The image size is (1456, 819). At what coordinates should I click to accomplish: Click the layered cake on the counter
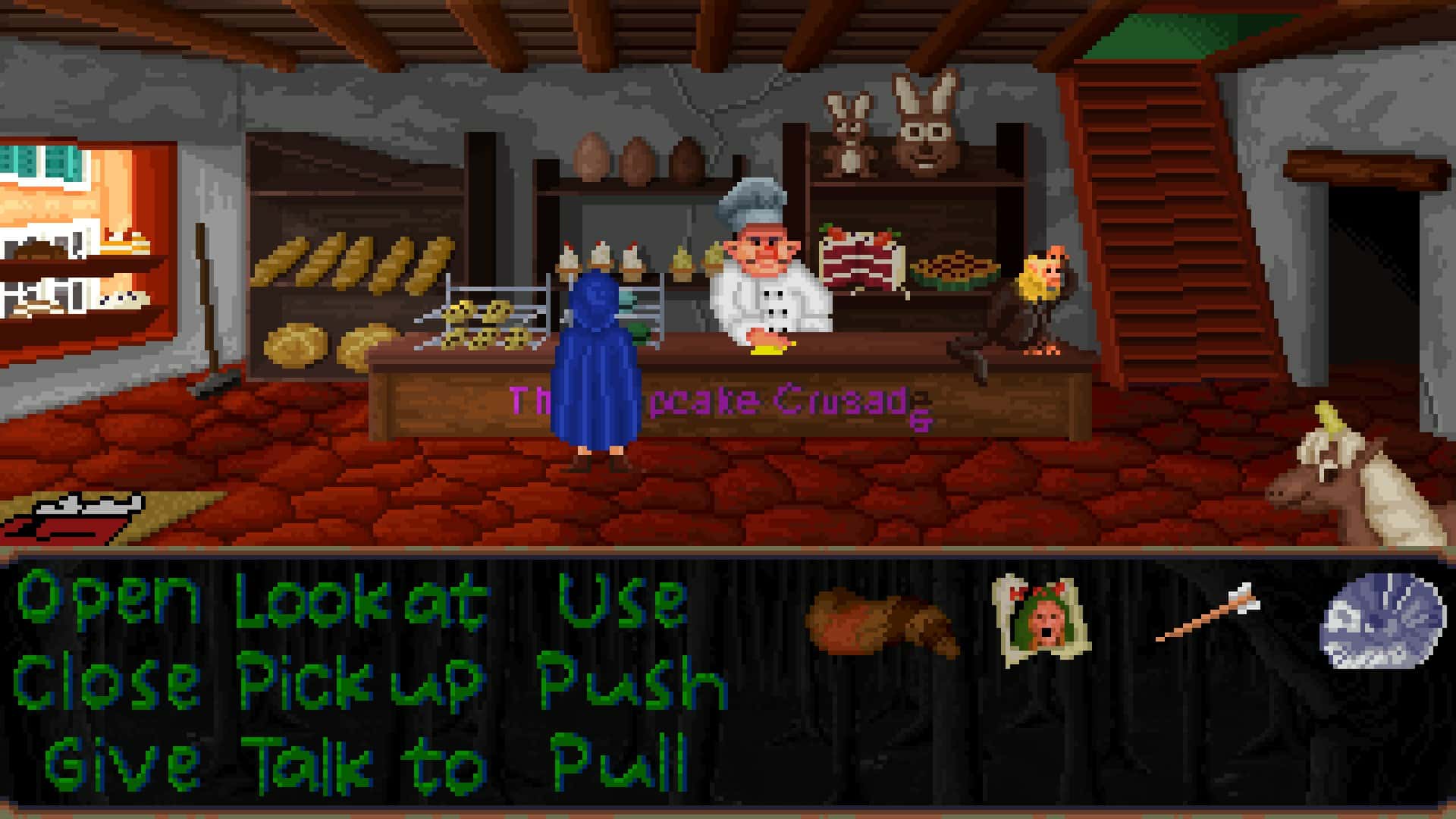[861, 258]
